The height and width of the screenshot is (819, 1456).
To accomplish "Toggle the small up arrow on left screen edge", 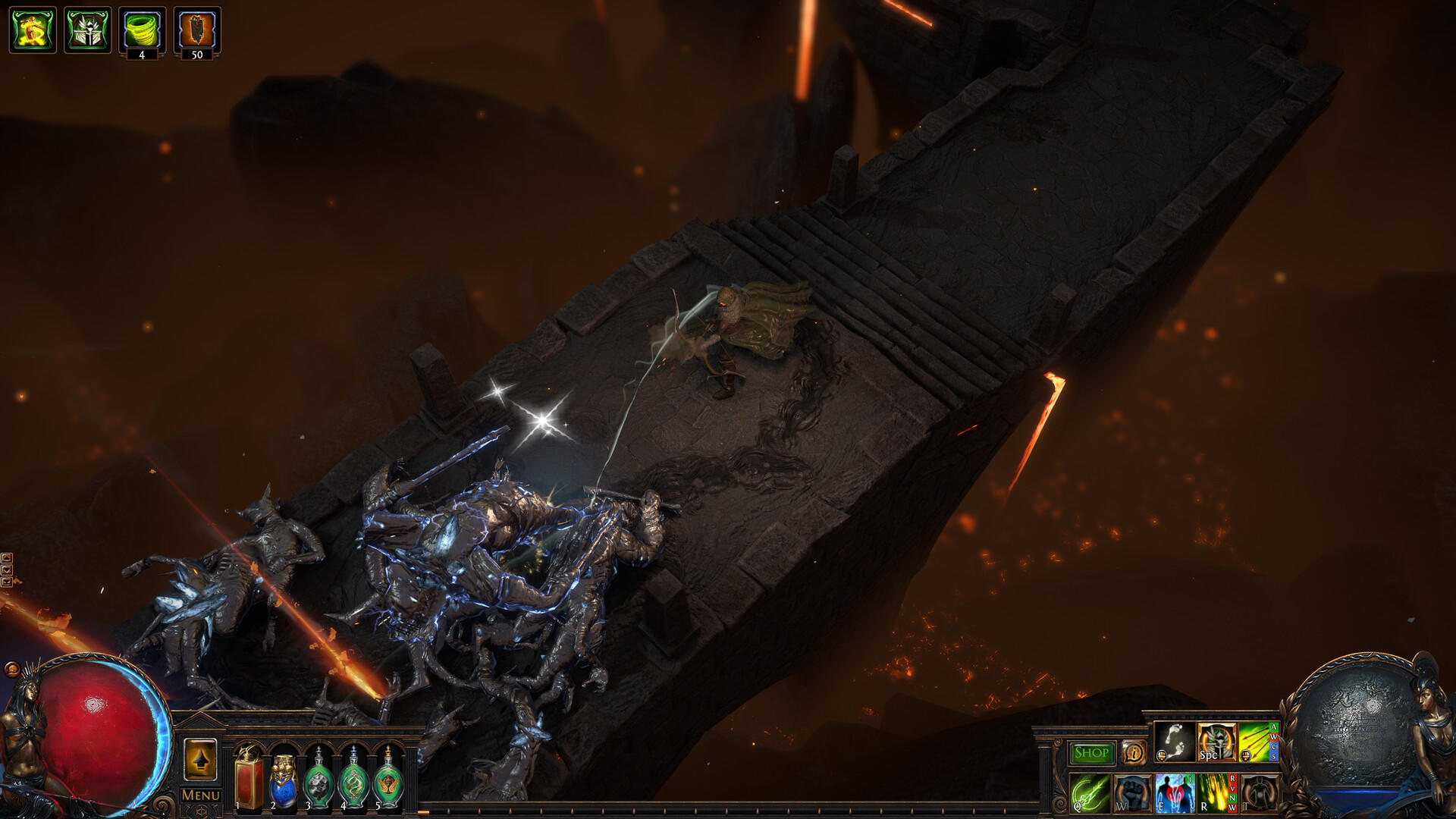I will tap(7, 557).
